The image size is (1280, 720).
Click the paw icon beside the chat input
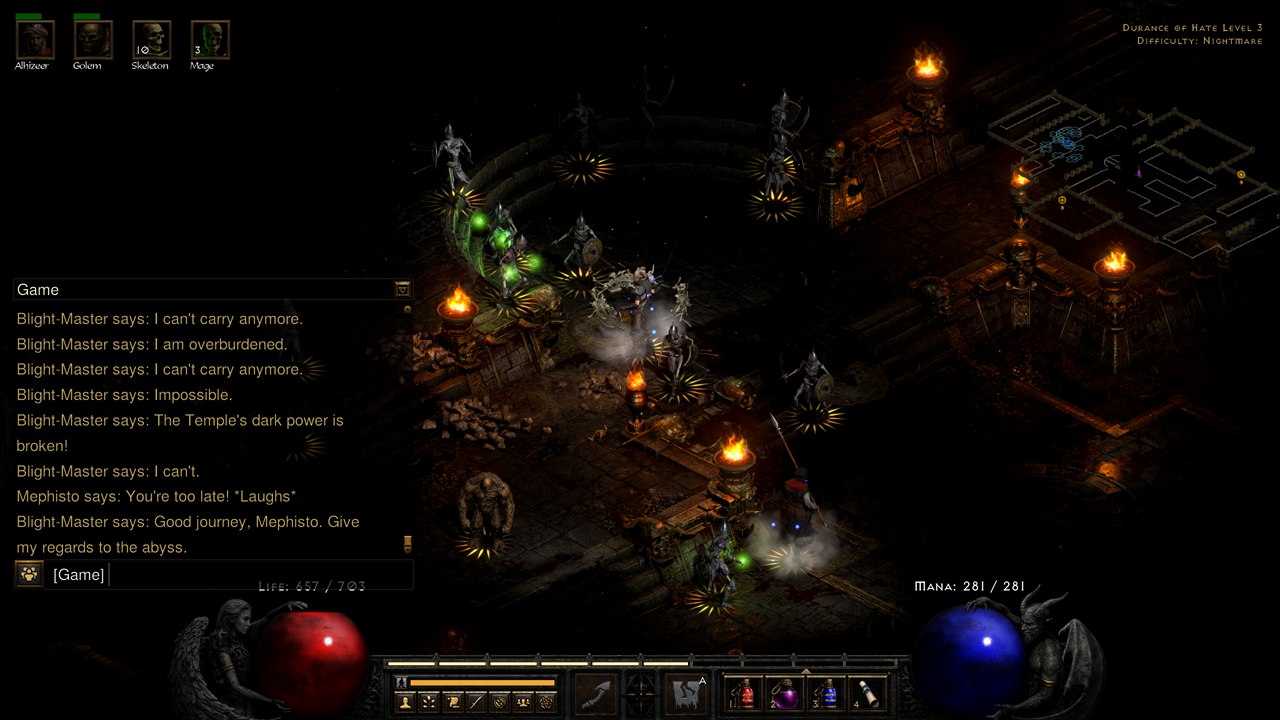click(x=27, y=574)
